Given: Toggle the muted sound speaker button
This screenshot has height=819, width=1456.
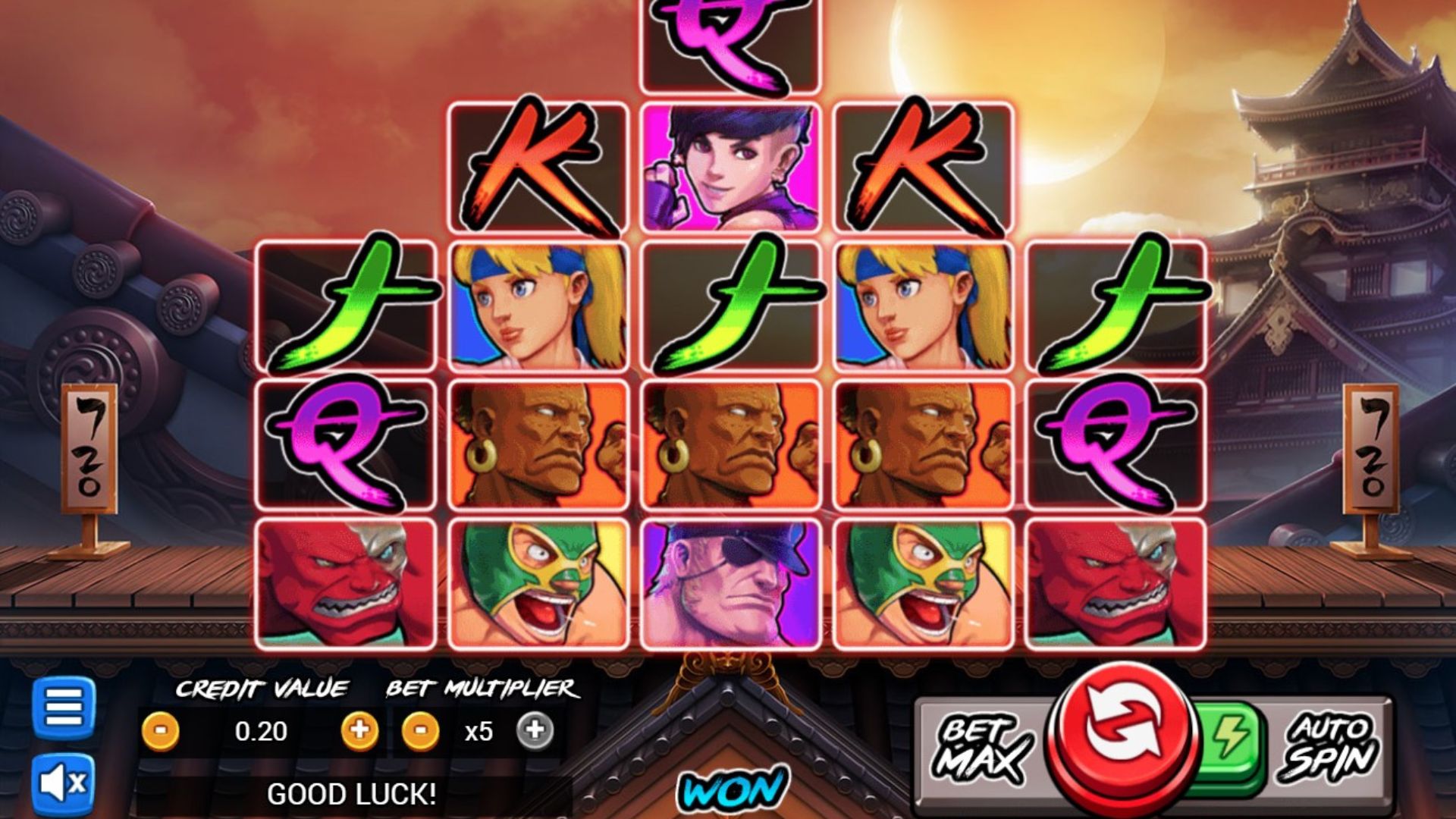Looking at the screenshot, I should click(x=64, y=783).
